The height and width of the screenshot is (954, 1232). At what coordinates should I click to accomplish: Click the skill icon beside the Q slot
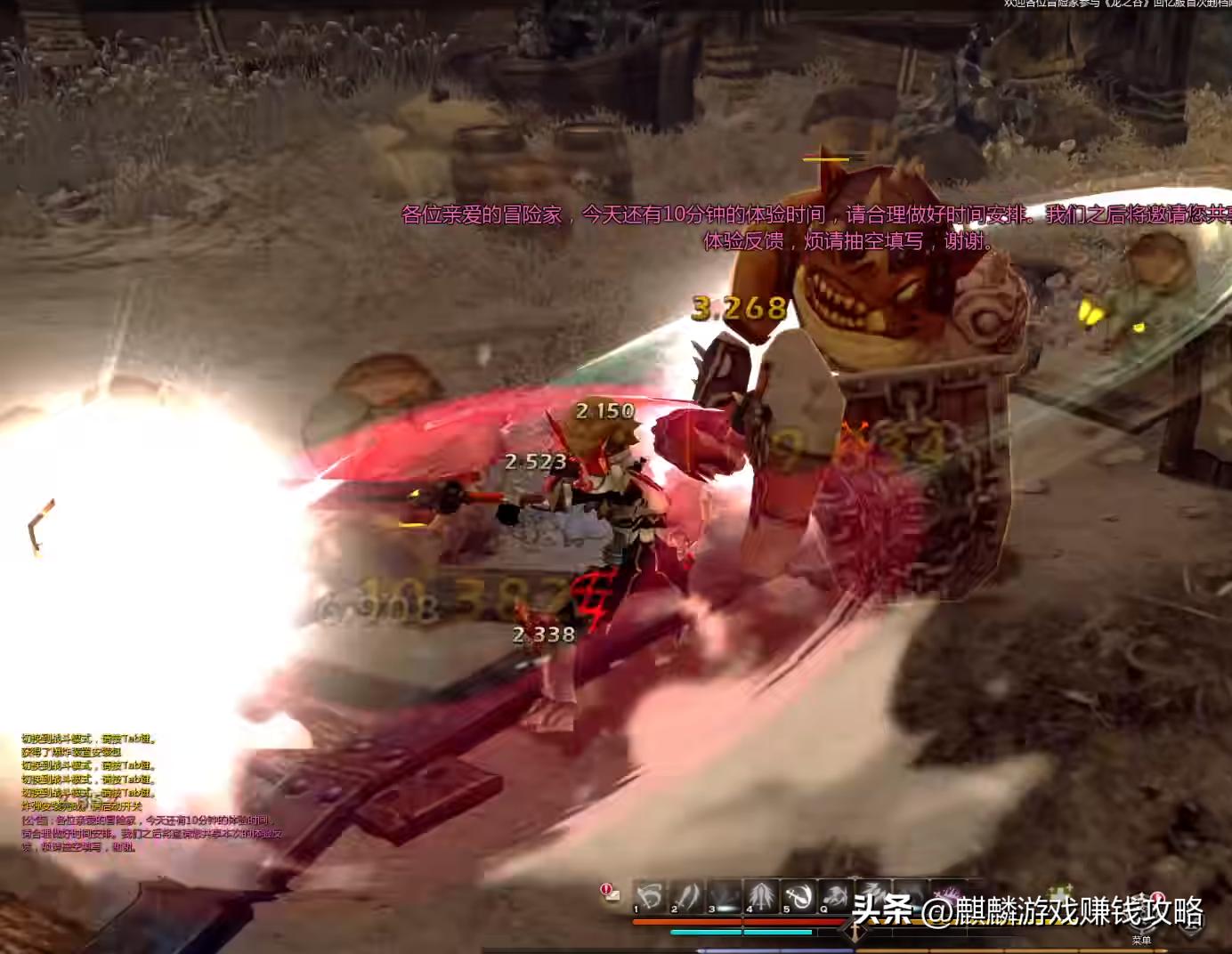coord(871,893)
